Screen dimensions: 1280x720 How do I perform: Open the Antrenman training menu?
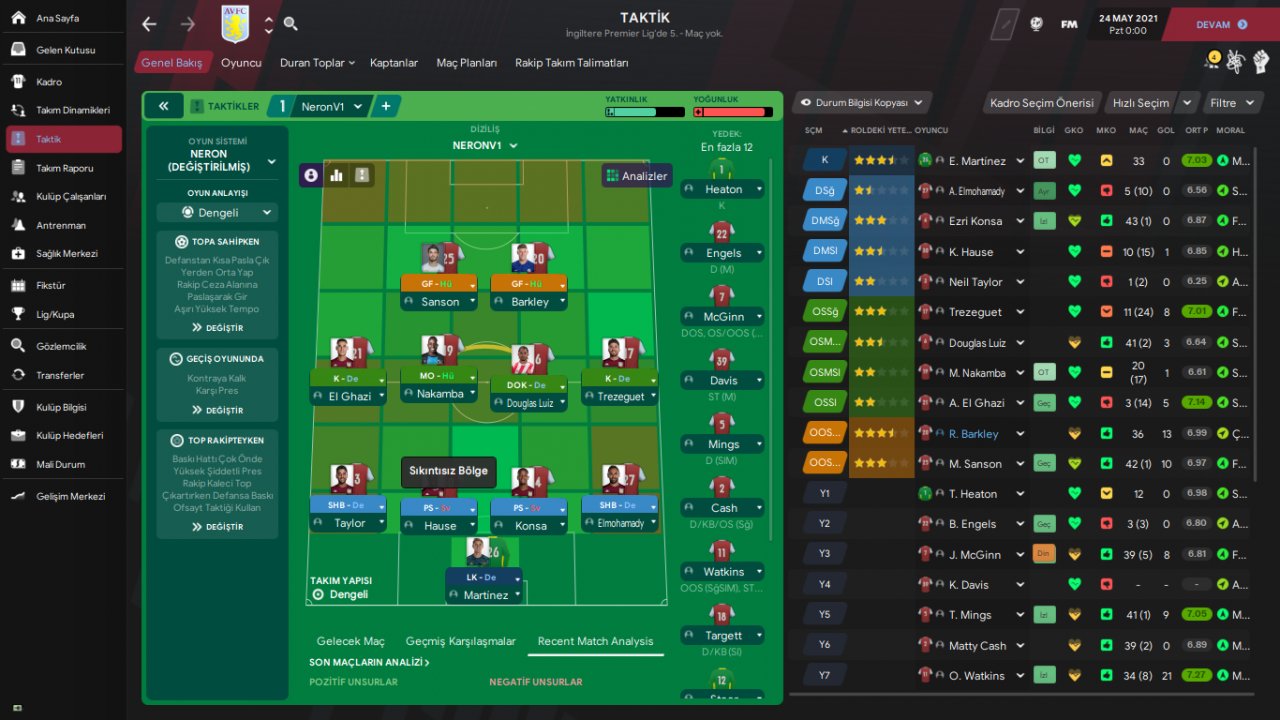point(60,225)
